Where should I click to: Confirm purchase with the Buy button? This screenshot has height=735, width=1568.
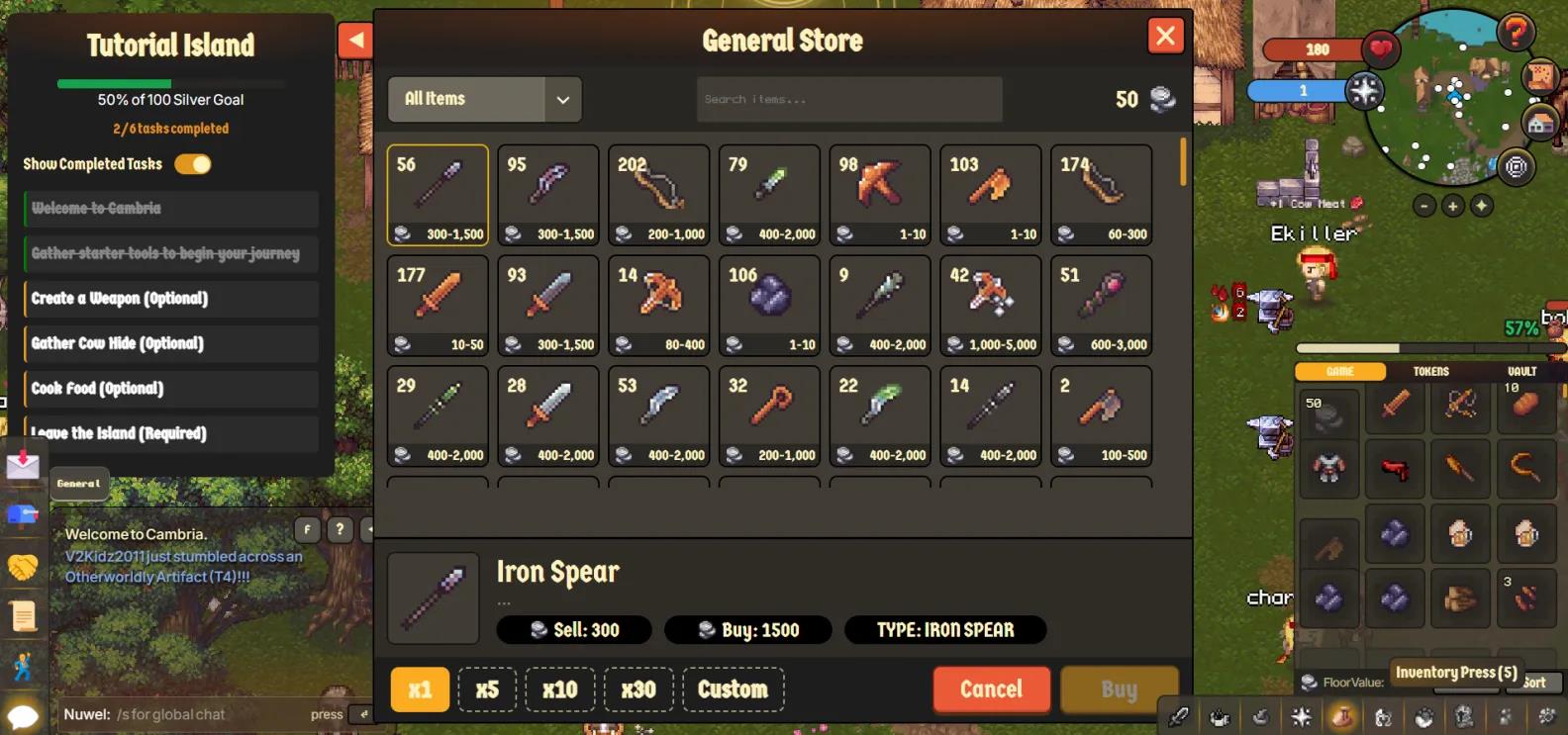1119,689
